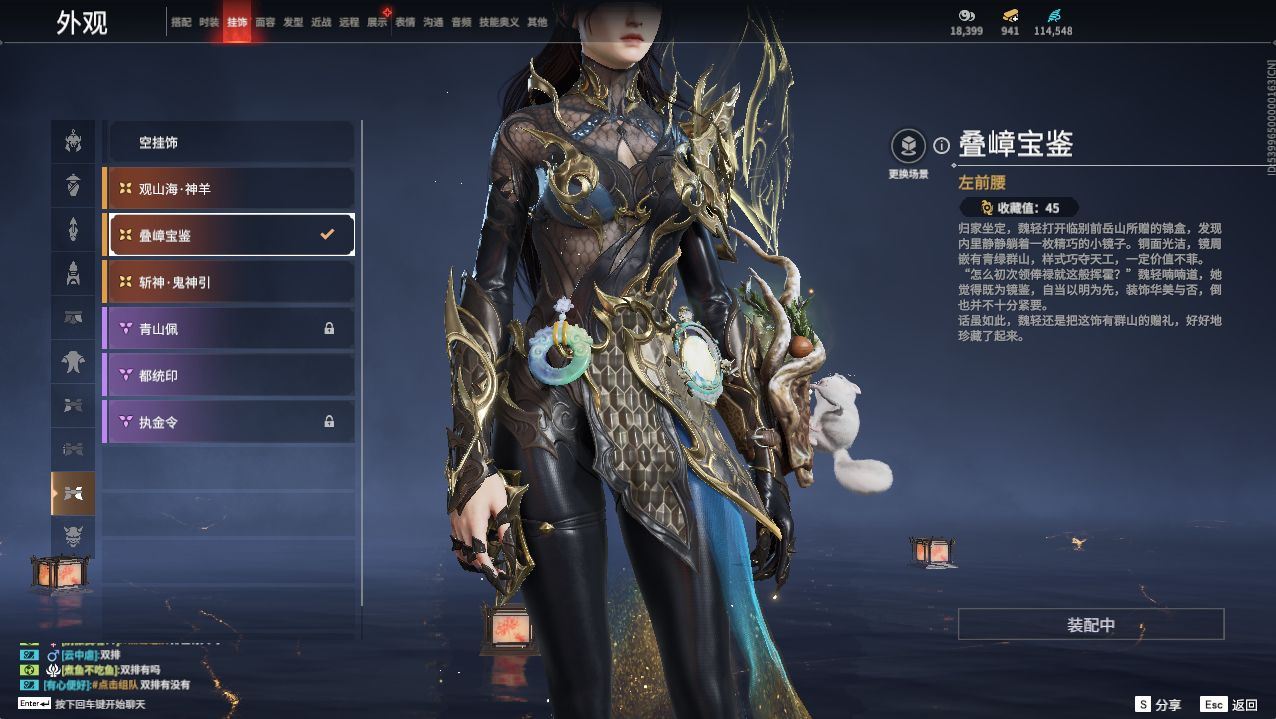1276x719 pixels.
Task: Select the 空挂饰 empty accessory entry
Action: (230, 142)
